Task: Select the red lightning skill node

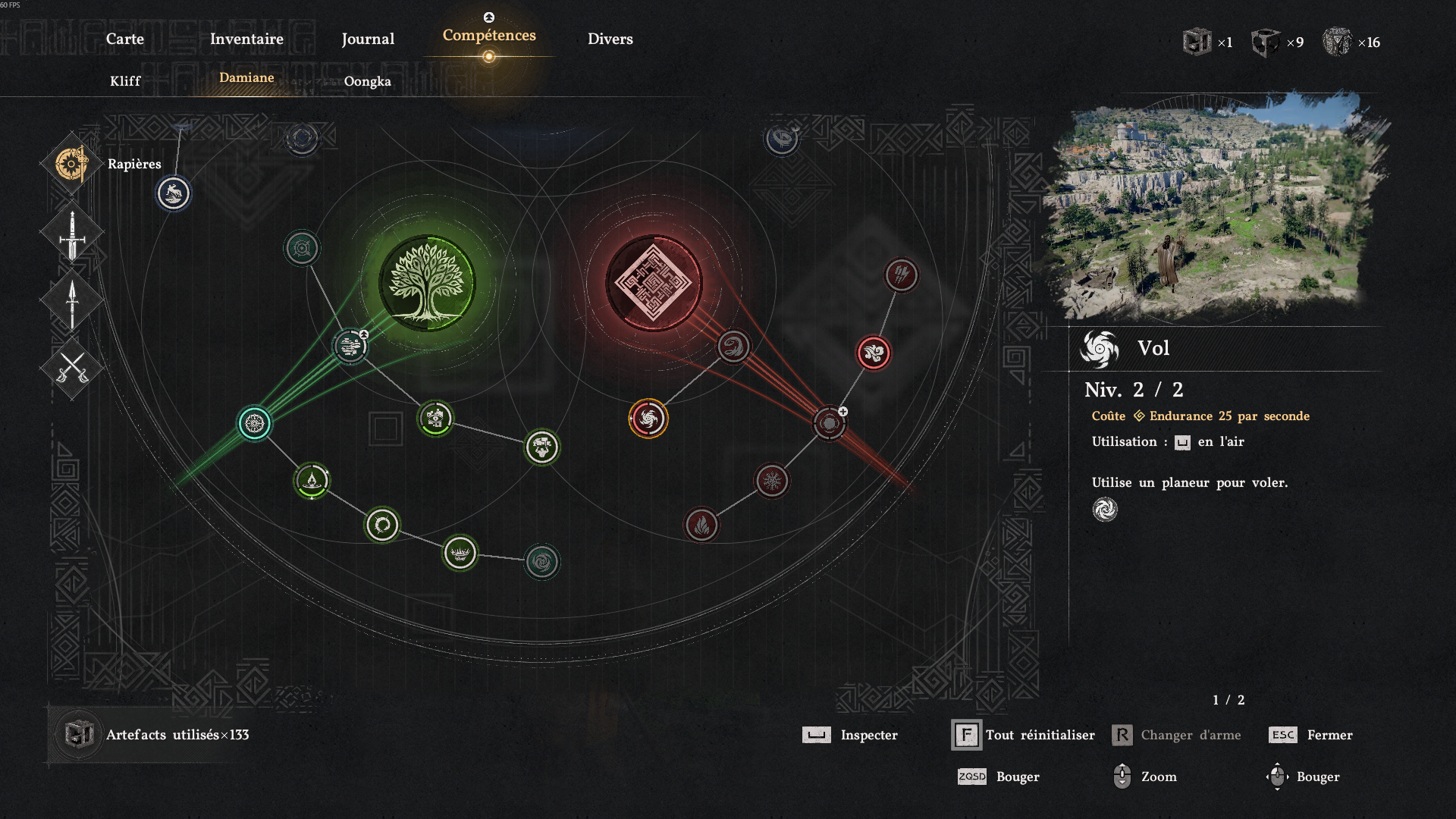Action: pyautogui.click(x=902, y=275)
